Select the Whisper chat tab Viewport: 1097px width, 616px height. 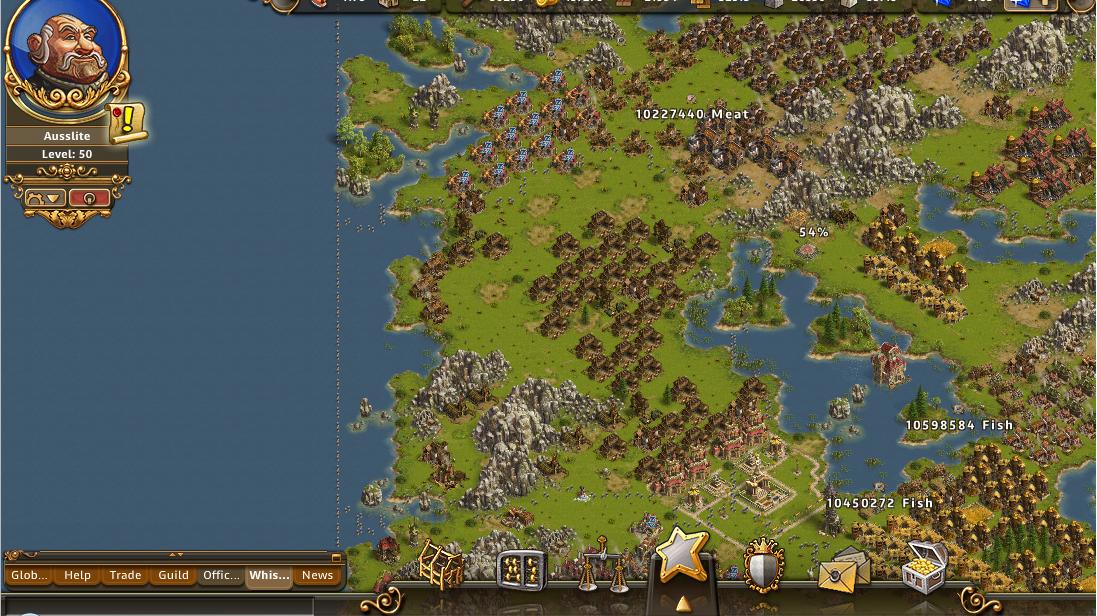click(x=269, y=575)
